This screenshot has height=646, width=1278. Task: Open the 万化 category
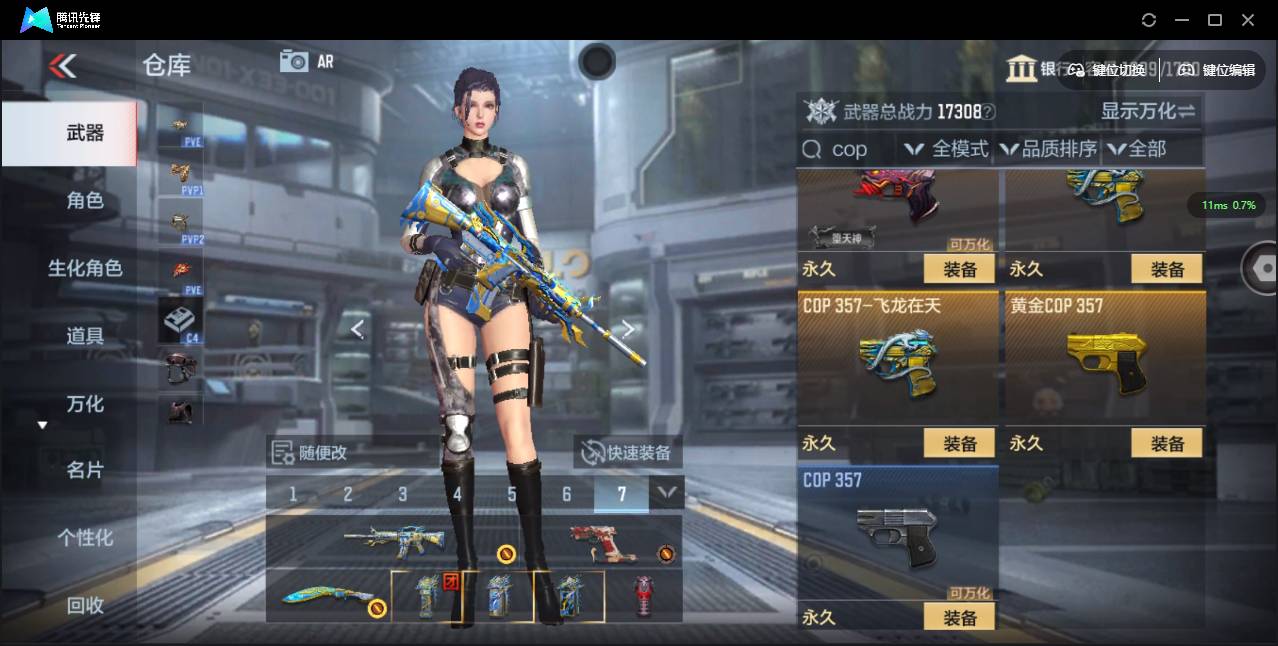coord(85,404)
